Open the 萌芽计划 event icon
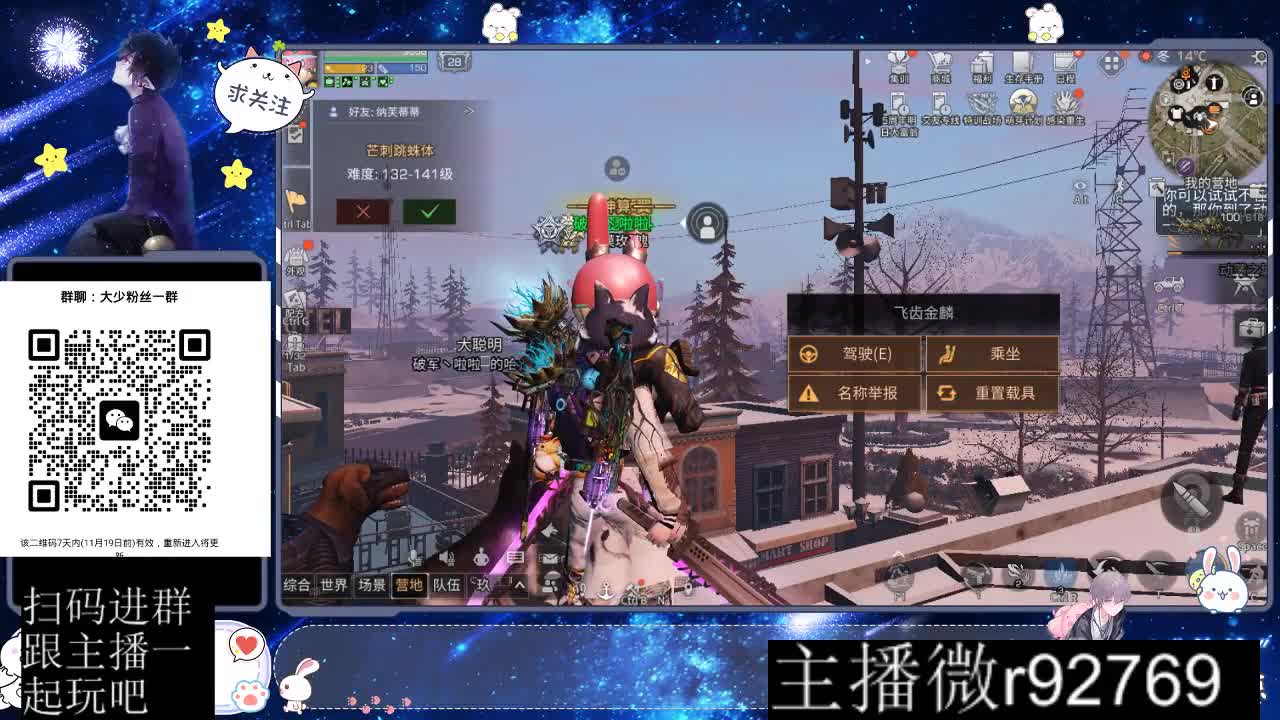Viewport: 1280px width, 720px height. click(1022, 102)
